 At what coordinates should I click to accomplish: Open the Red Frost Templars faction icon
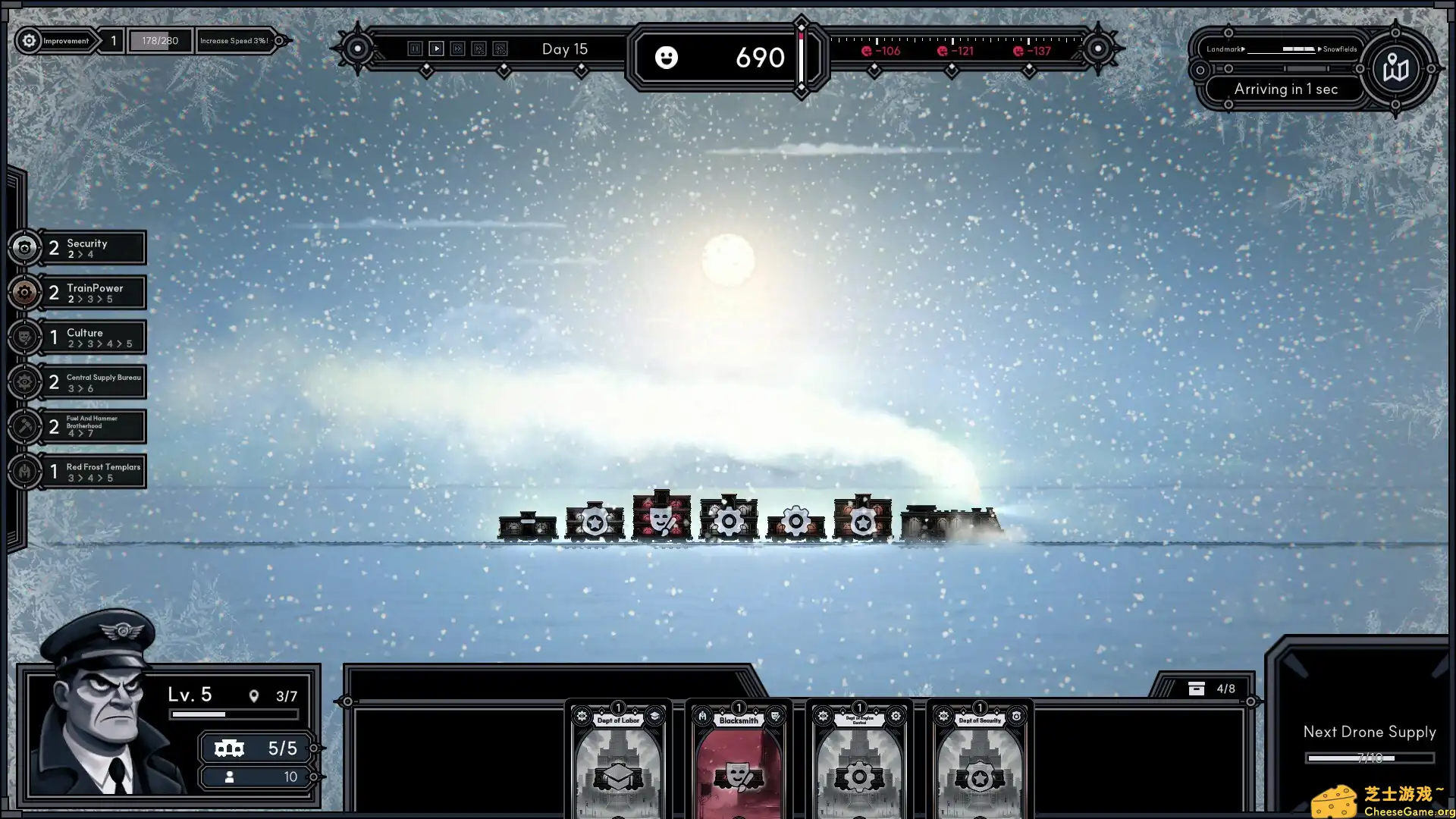(x=25, y=471)
